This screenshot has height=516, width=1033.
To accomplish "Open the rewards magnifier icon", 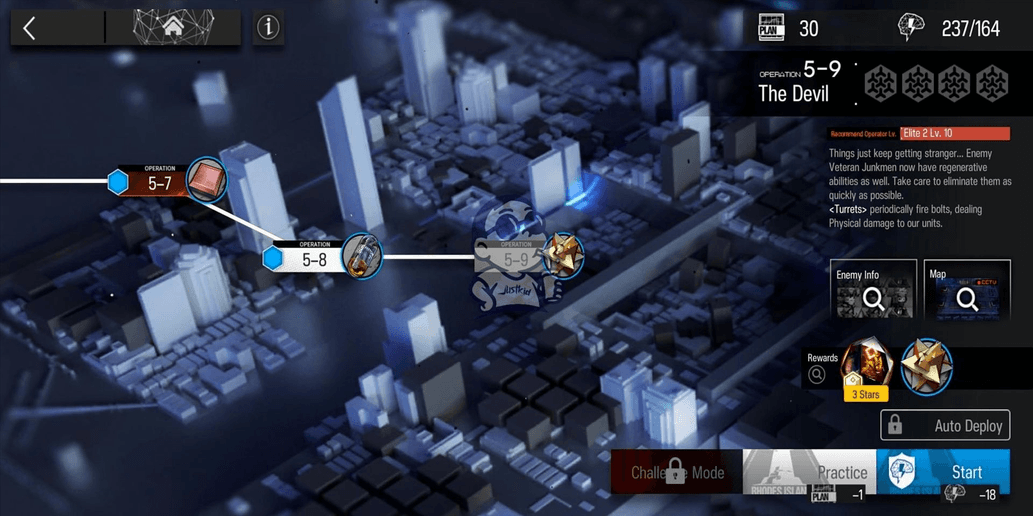I will pos(817,375).
